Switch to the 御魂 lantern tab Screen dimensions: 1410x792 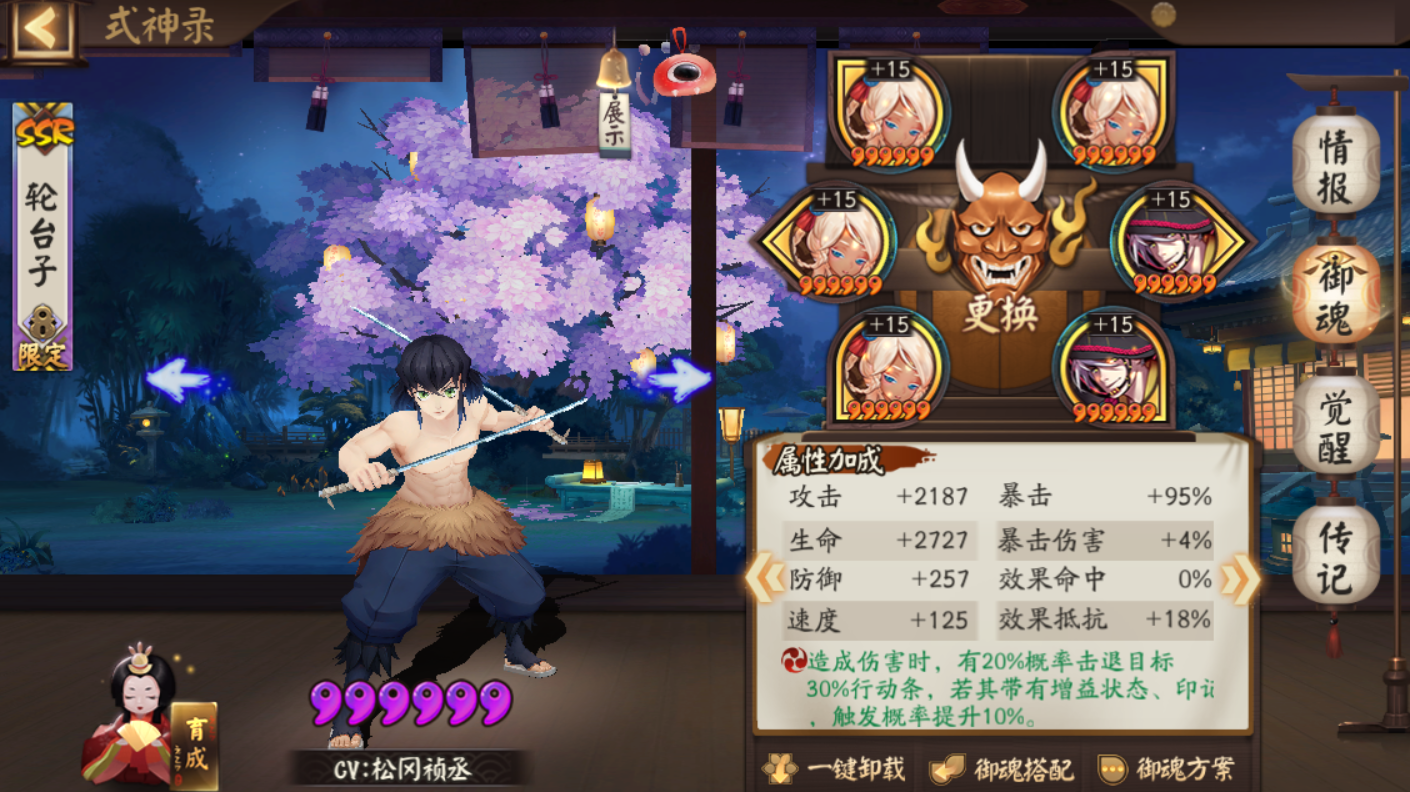click(1335, 293)
